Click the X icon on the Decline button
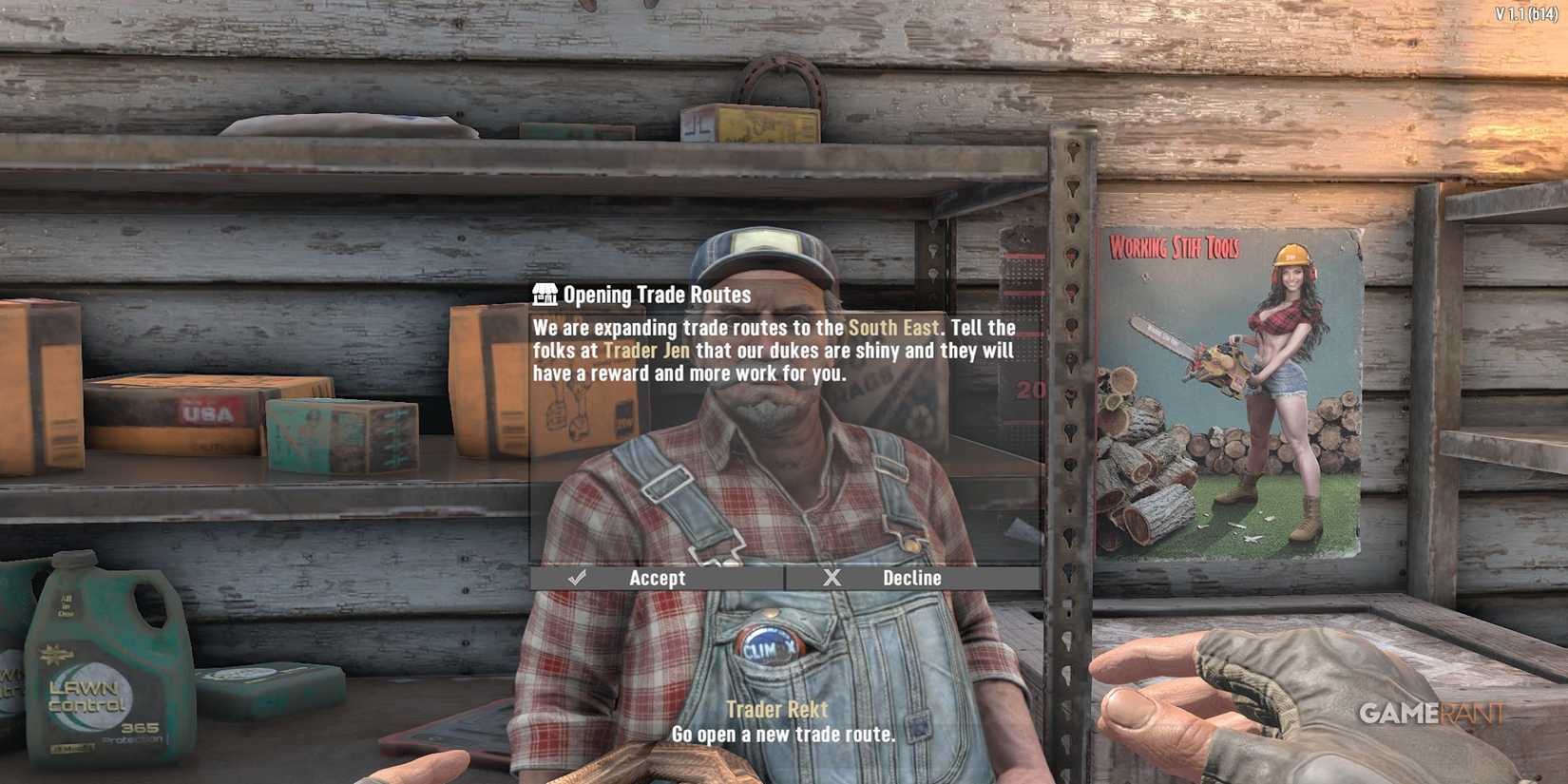The height and width of the screenshot is (784, 1568). tap(833, 577)
